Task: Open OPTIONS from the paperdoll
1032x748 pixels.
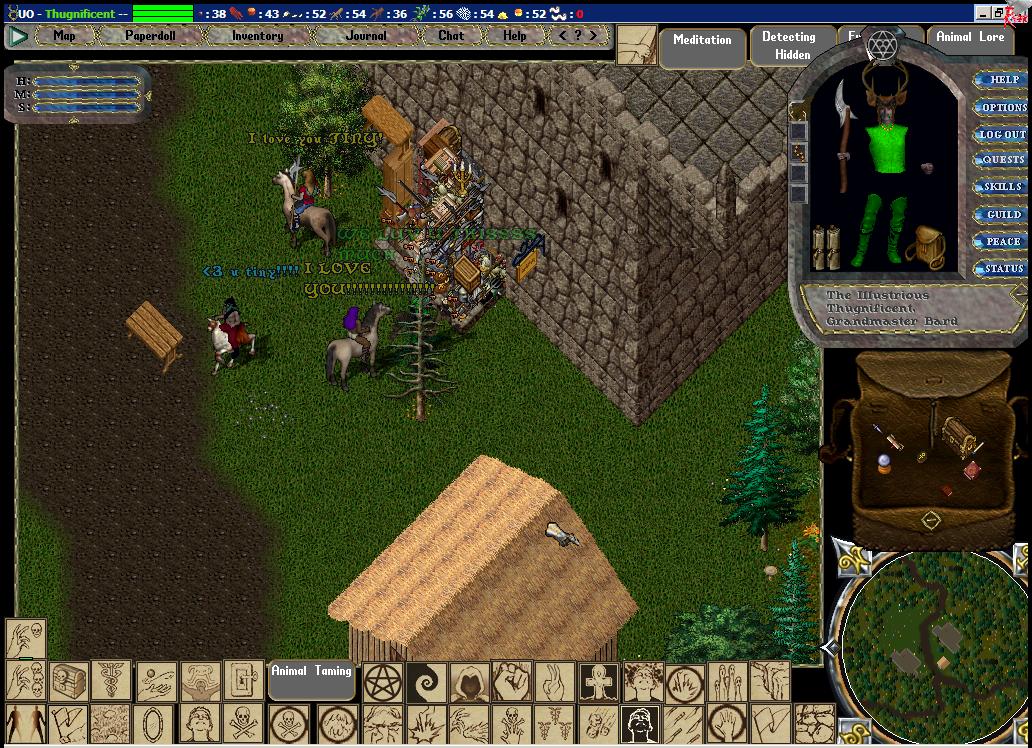Action: (1002, 107)
